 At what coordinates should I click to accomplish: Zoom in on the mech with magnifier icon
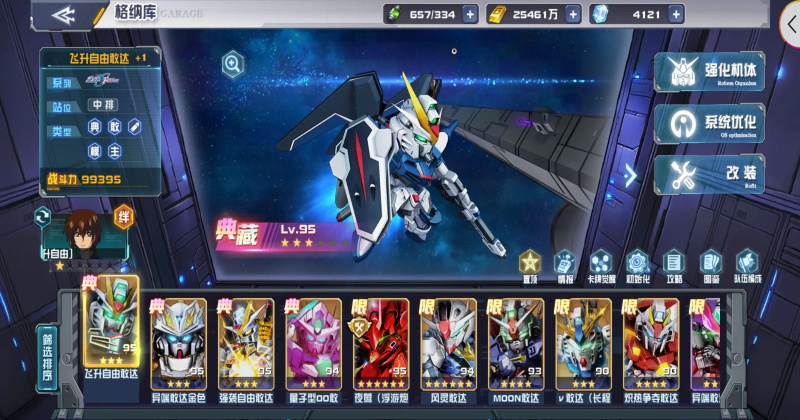[x=233, y=65]
